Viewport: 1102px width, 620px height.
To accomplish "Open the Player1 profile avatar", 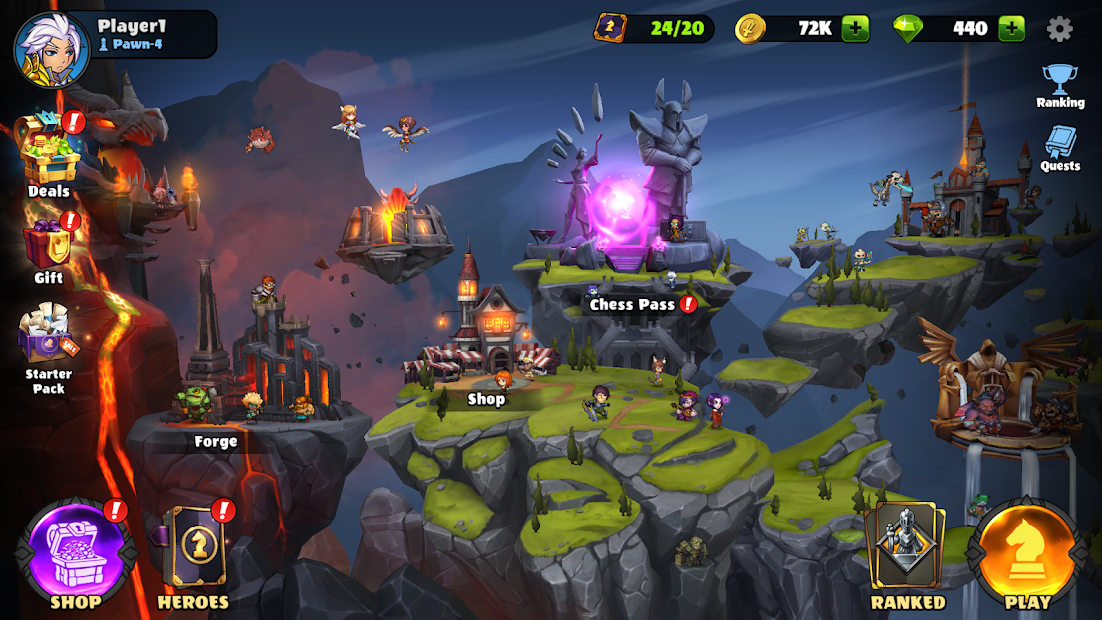I will 51,49.
